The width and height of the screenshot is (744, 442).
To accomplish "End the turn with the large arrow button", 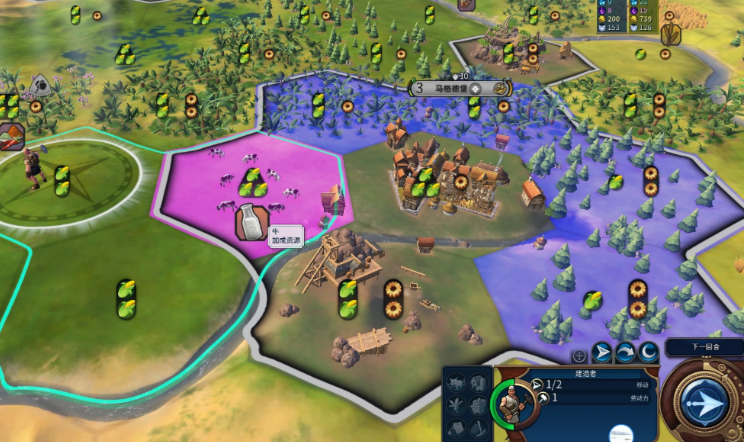I will click(703, 402).
